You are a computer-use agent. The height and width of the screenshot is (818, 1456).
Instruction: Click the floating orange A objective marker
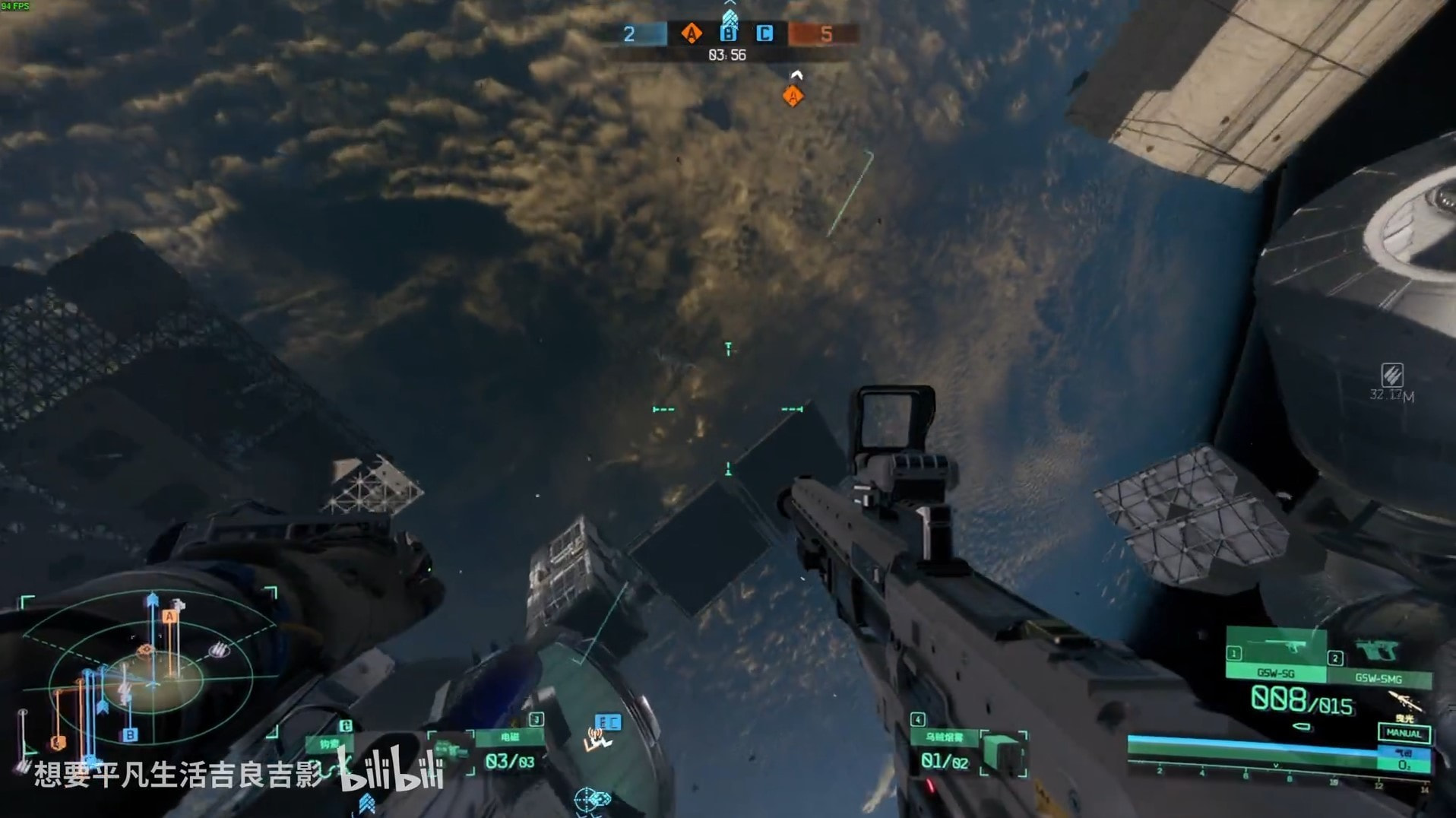tap(793, 97)
